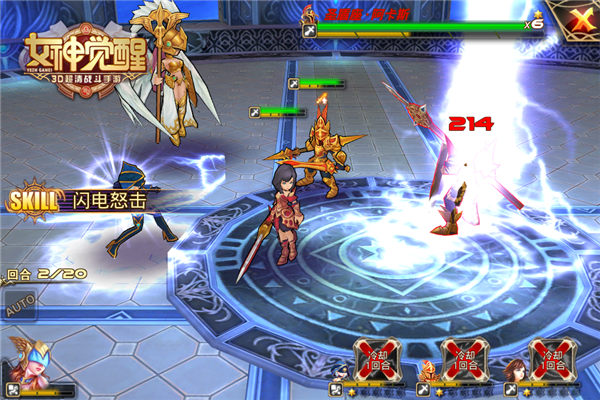
Task: Toggle the AUTO battle button
Action: [x=19, y=308]
